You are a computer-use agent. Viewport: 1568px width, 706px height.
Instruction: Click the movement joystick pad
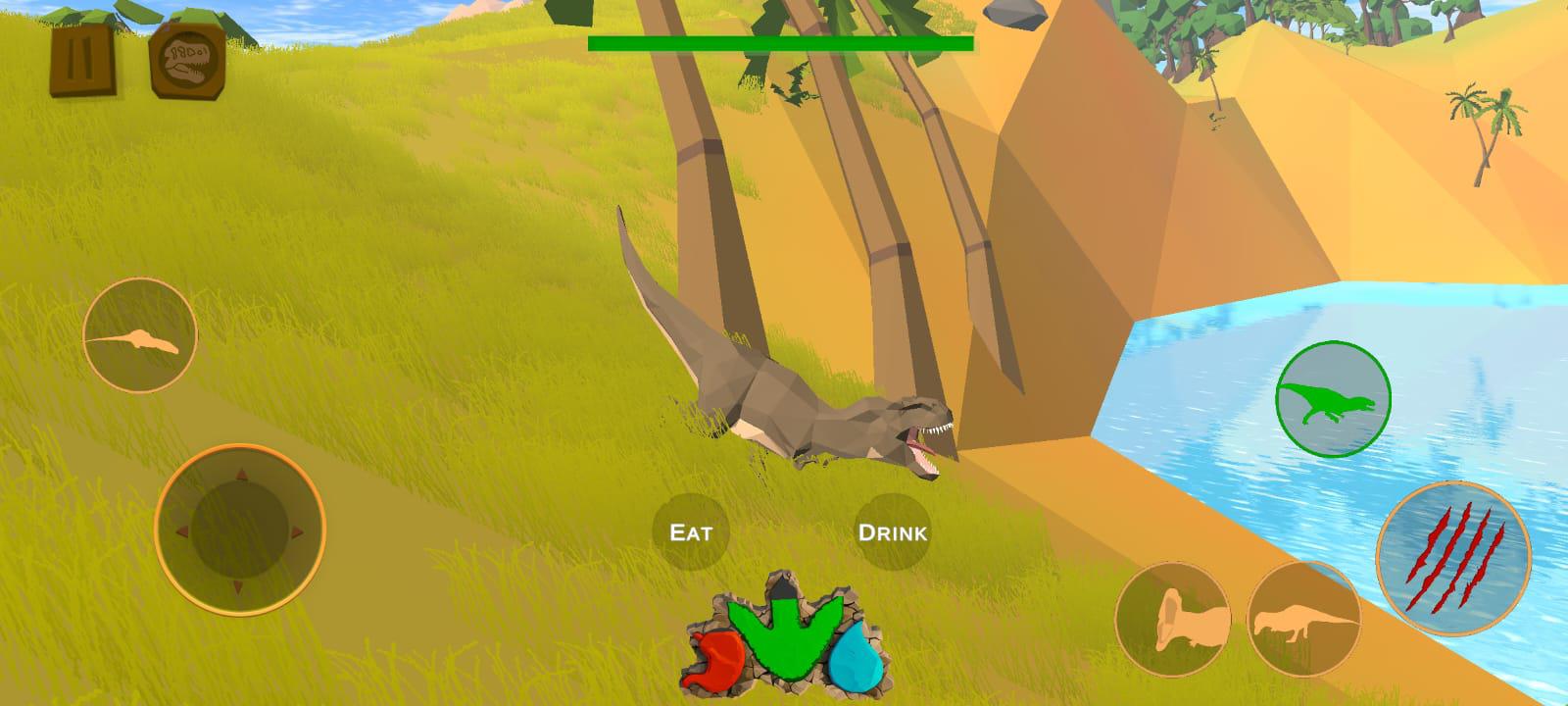(x=239, y=530)
